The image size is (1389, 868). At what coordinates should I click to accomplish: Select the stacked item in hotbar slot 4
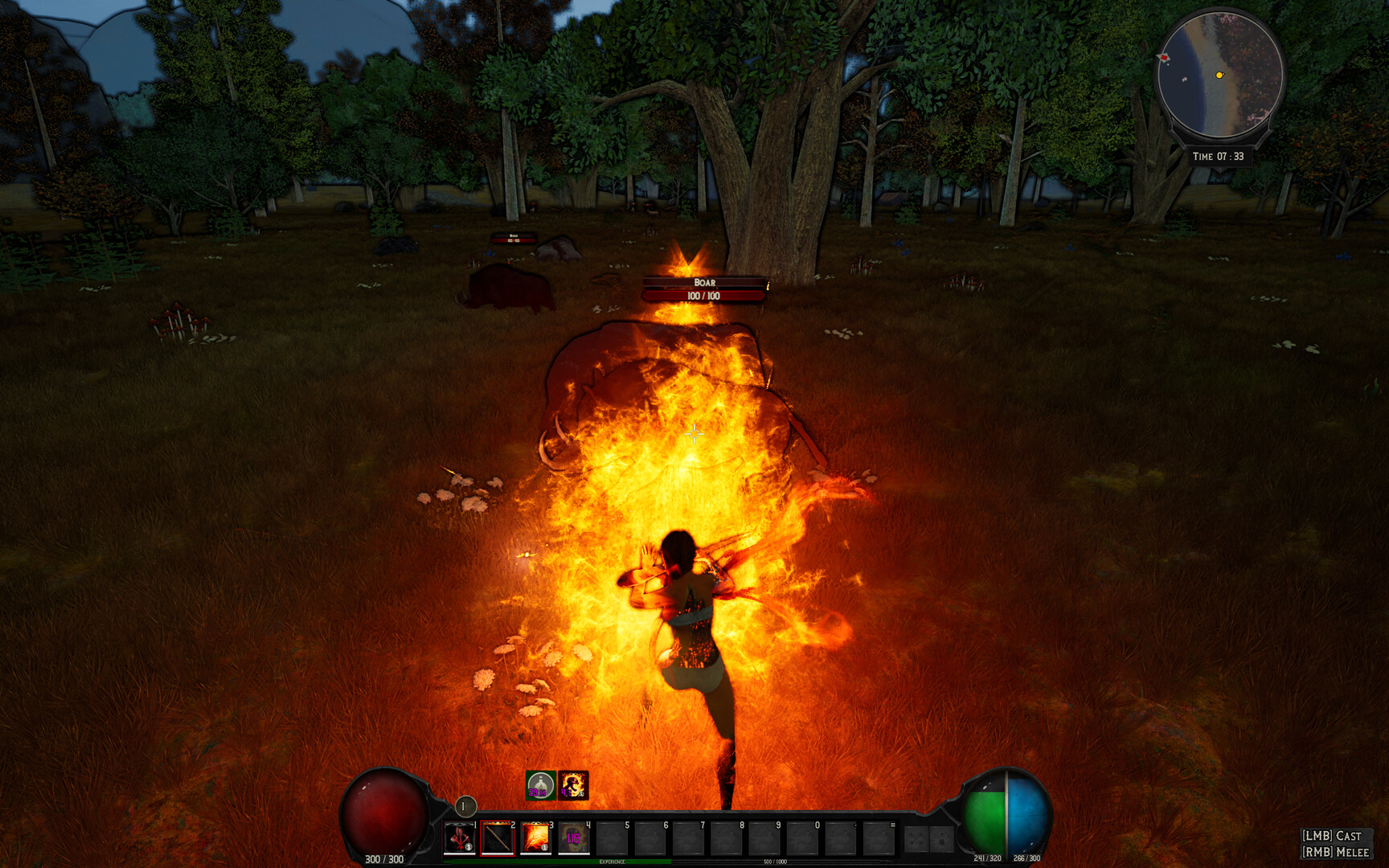pyautogui.click(x=574, y=838)
